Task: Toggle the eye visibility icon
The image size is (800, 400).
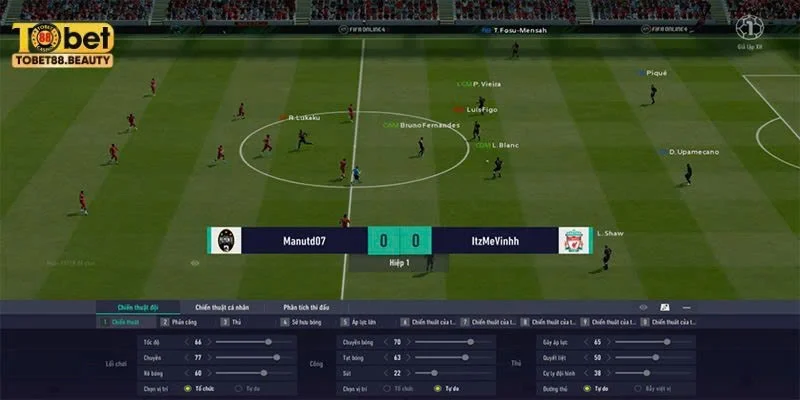Action: point(643,306)
